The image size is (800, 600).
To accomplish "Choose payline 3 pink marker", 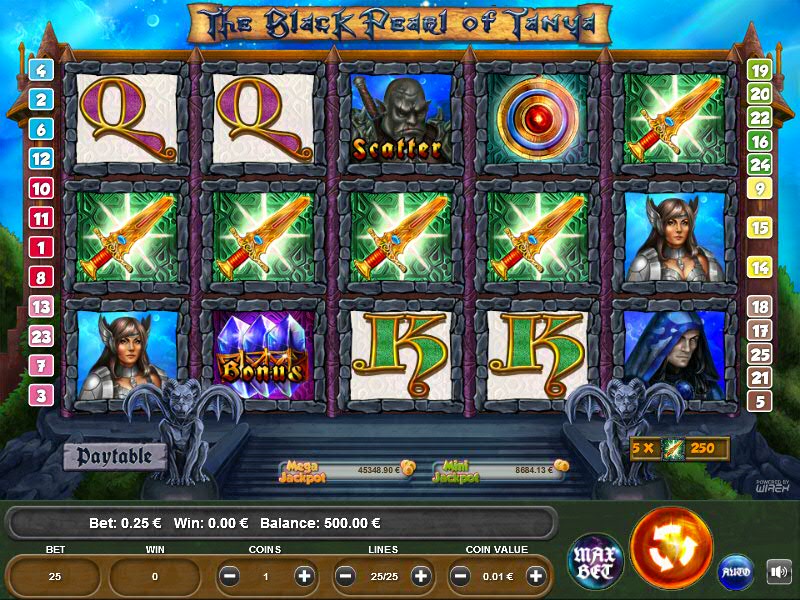I will pyautogui.click(x=41, y=395).
